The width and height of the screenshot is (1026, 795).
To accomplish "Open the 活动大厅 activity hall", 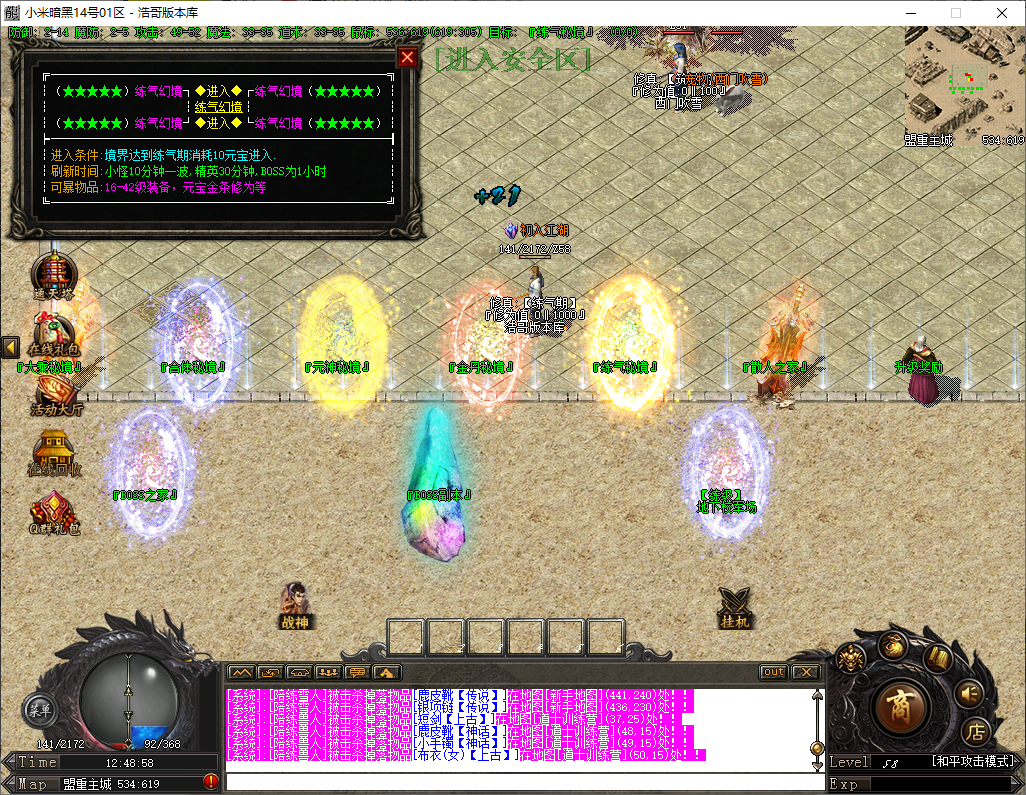I will point(55,392).
